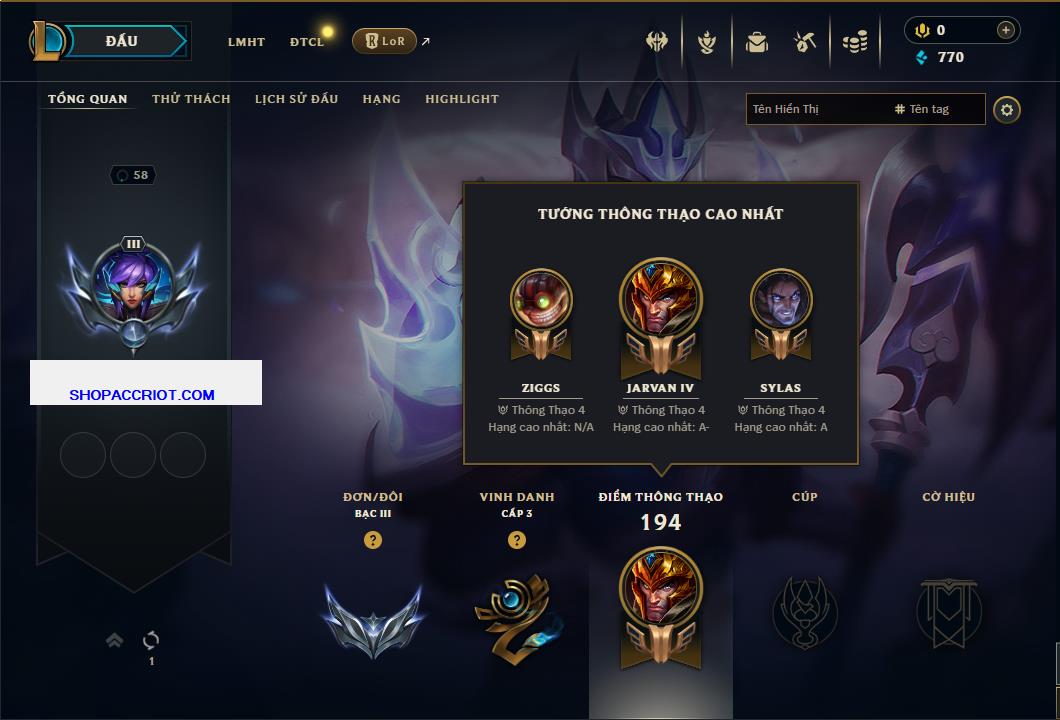Open the LoR external link
The height and width of the screenshot is (720, 1060).
tap(385, 41)
